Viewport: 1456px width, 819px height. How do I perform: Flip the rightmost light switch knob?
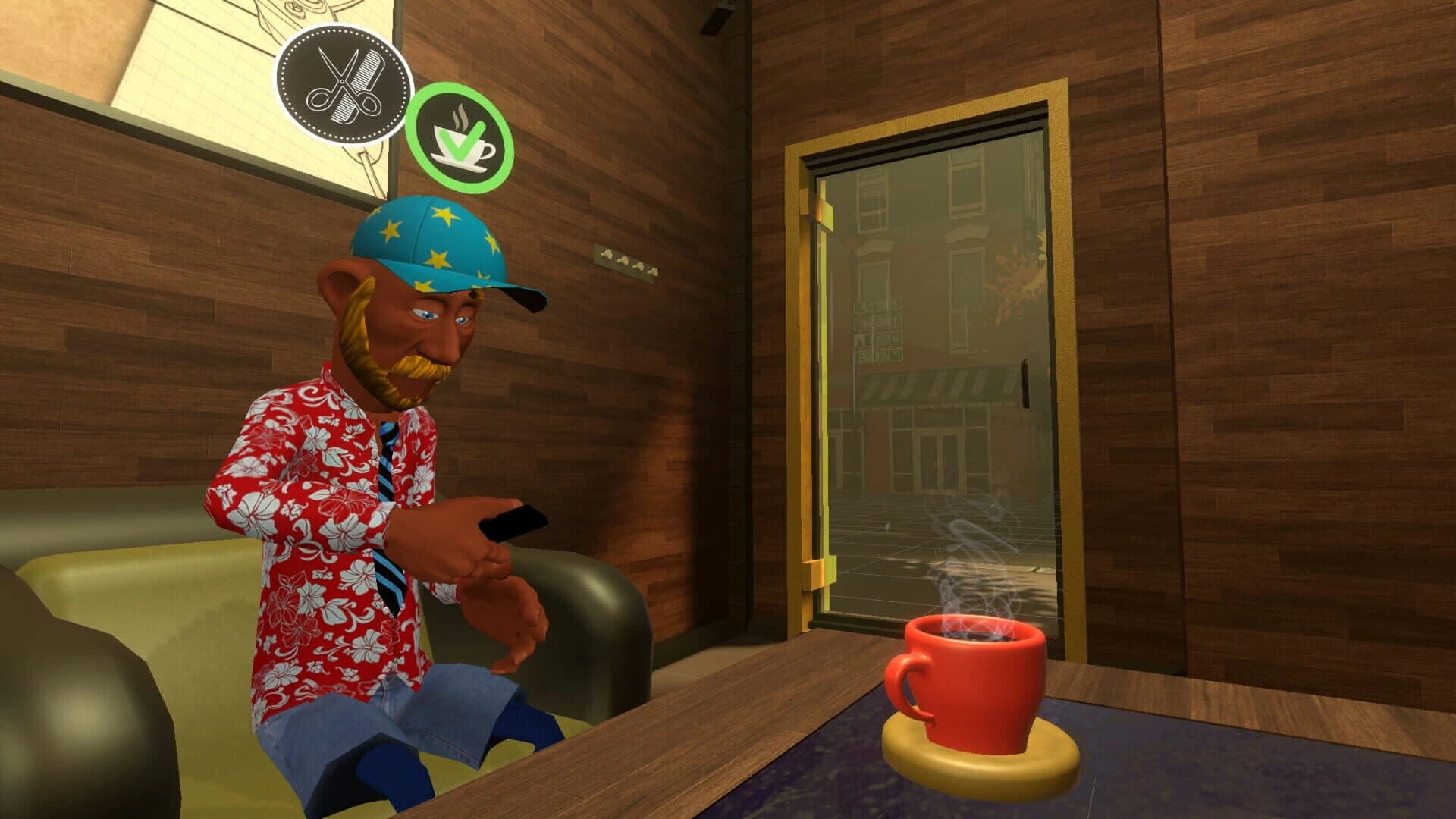654,273
